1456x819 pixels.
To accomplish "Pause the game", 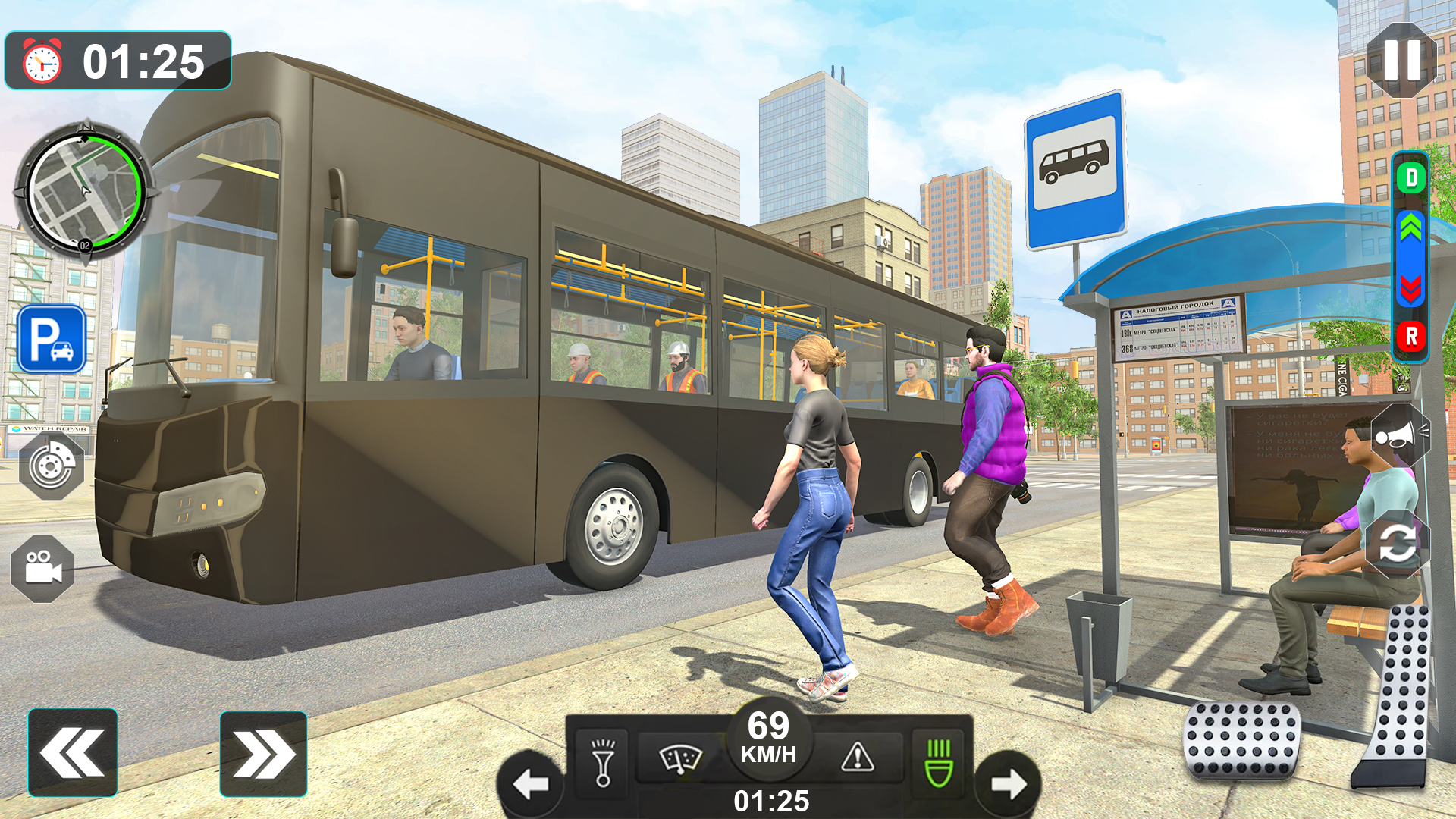I will tap(1401, 60).
